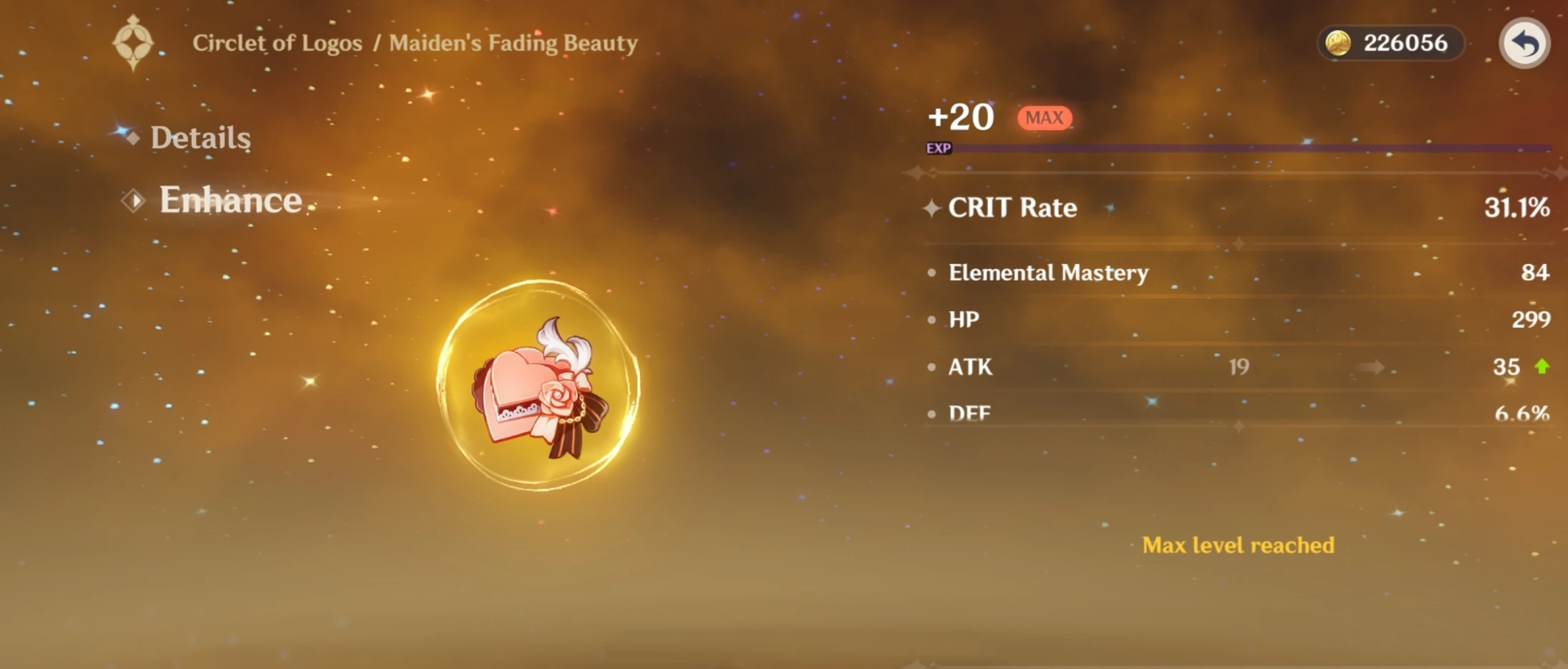Click the Circlet of Logos breadcrumb text
Image resolution: width=1568 pixels, height=669 pixels.
(278, 43)
